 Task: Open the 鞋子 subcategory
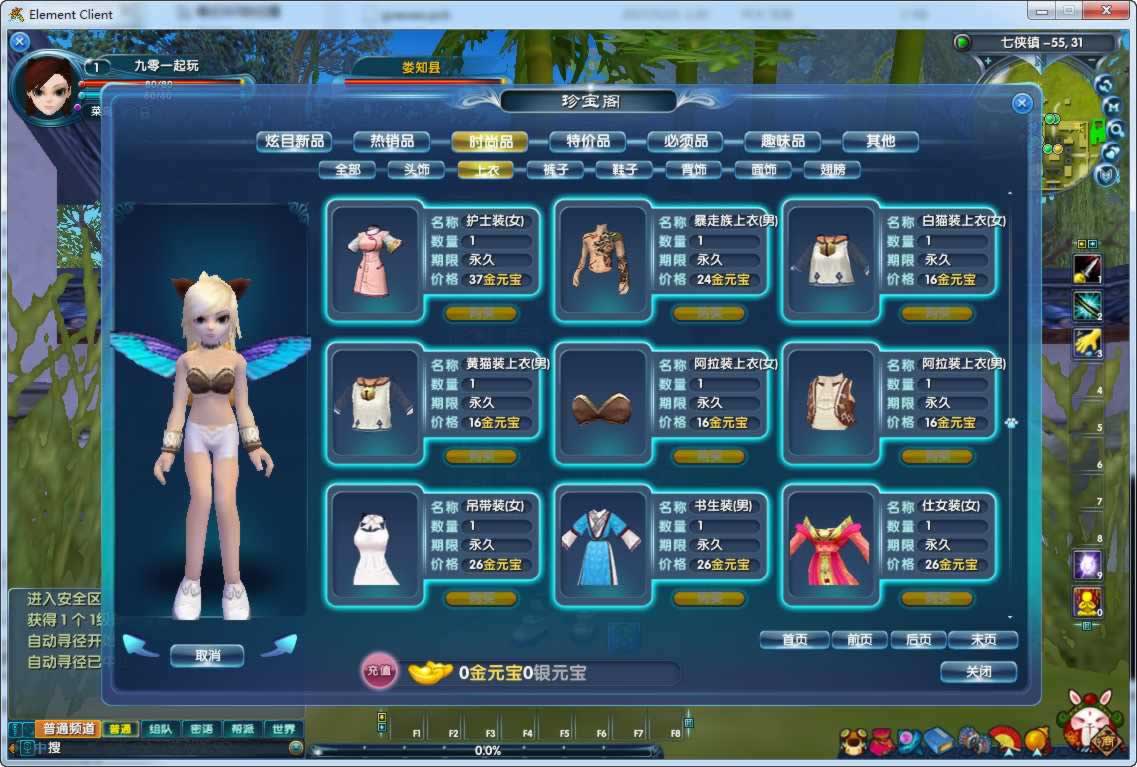pos(624,170)
